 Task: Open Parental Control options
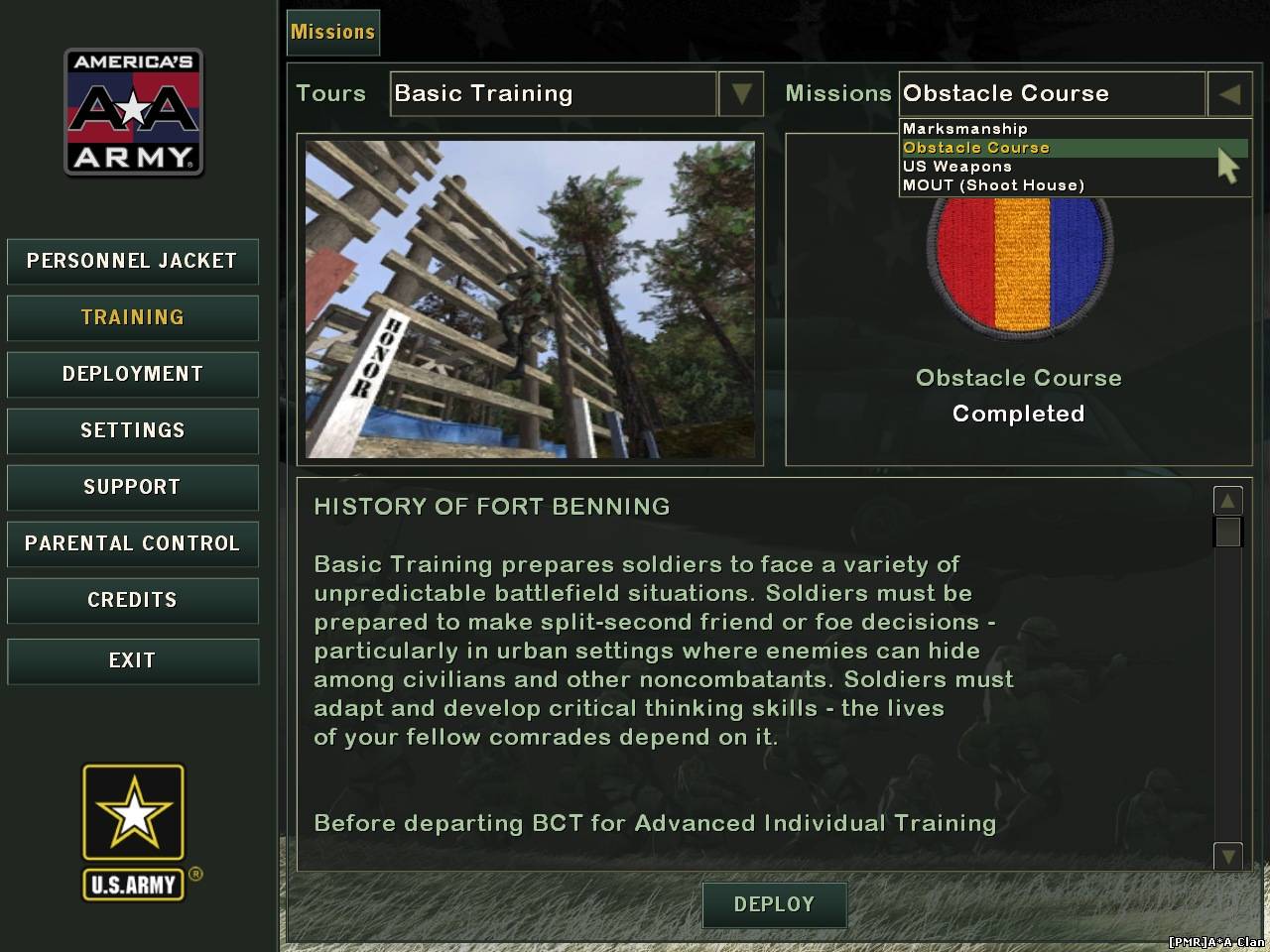[132, 544]
